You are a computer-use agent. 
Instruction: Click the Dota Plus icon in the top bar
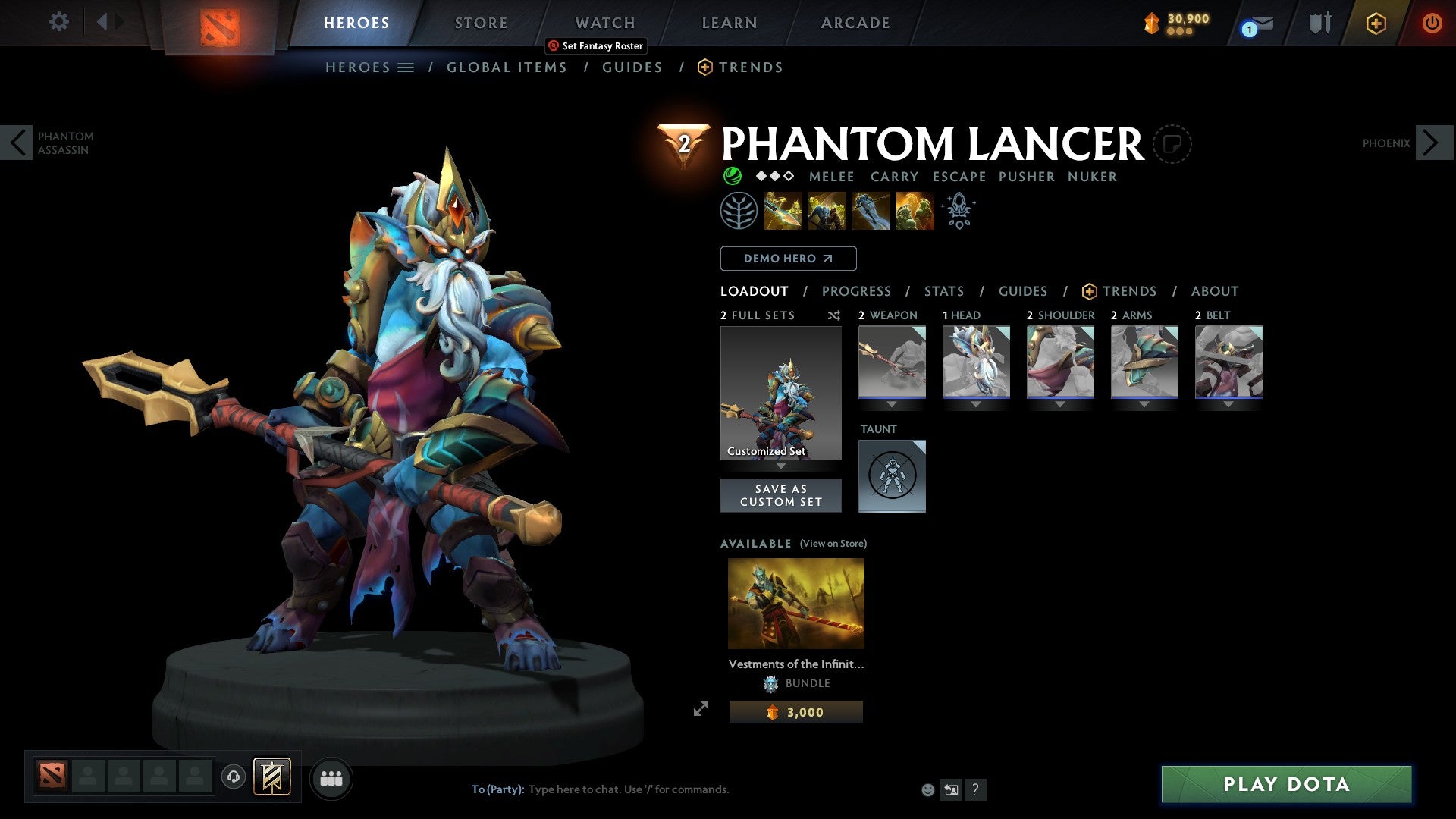(x=1376, y=24)
